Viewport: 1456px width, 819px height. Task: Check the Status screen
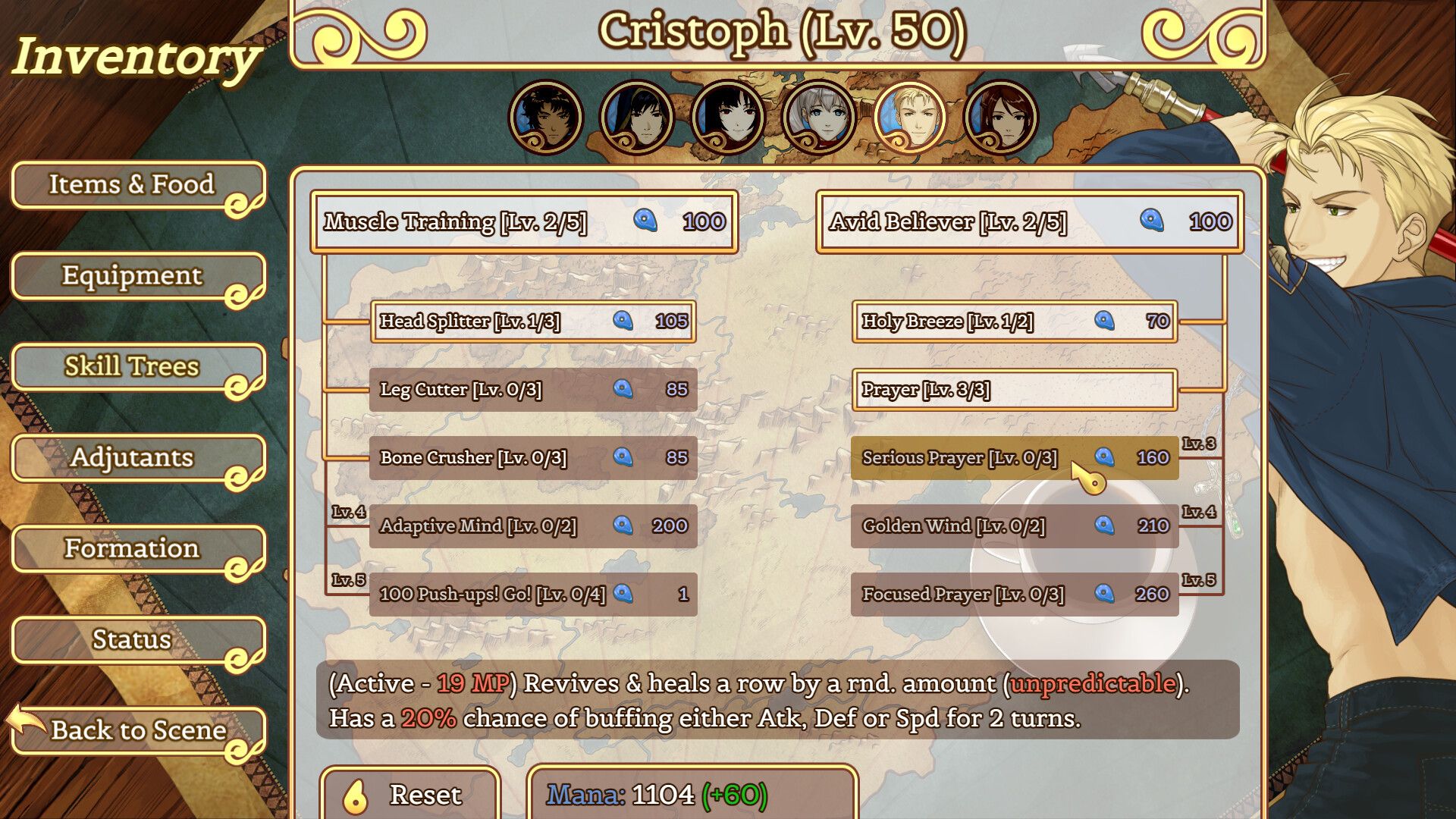132,640
